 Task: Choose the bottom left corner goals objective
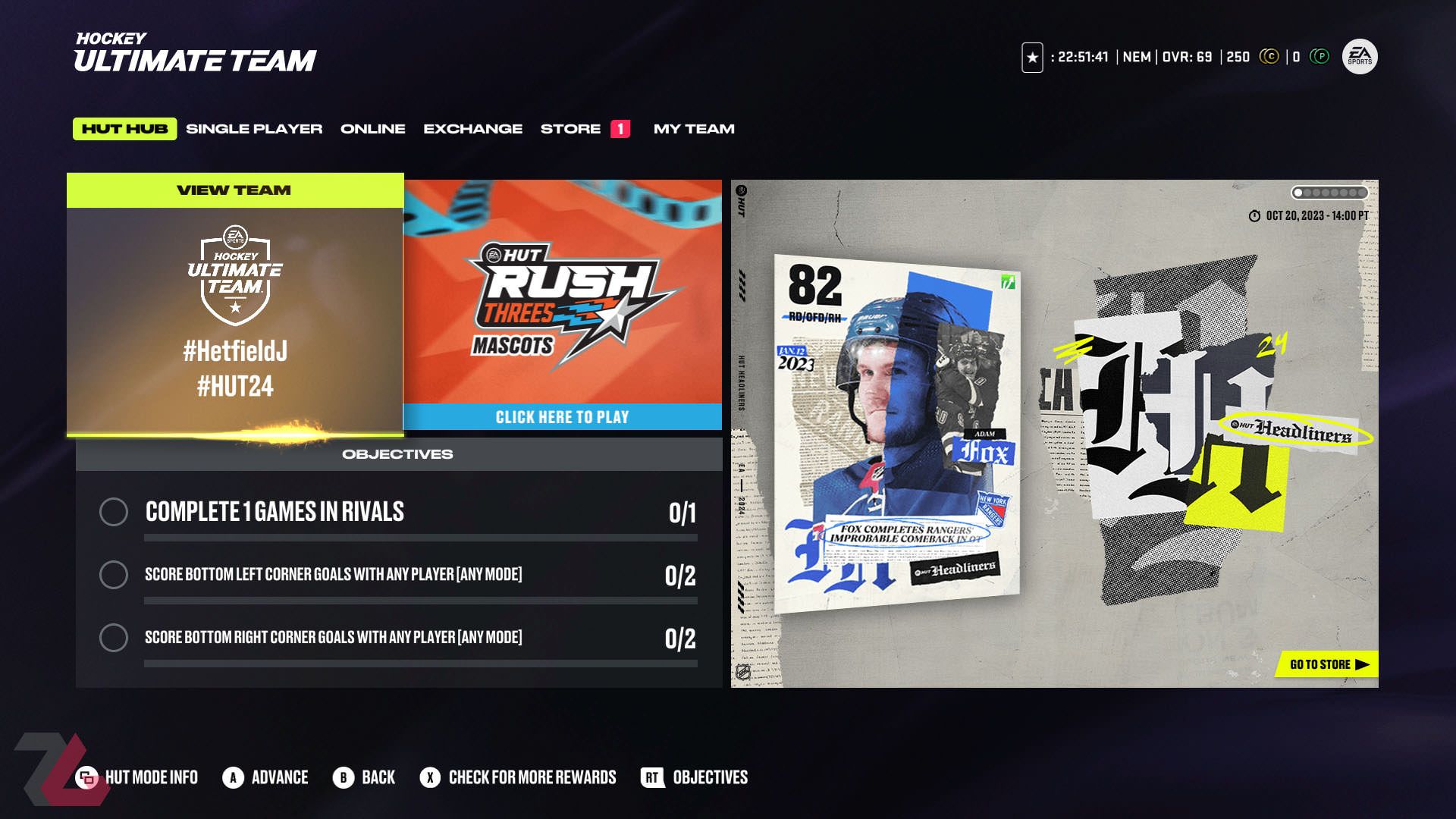point(397,575)
